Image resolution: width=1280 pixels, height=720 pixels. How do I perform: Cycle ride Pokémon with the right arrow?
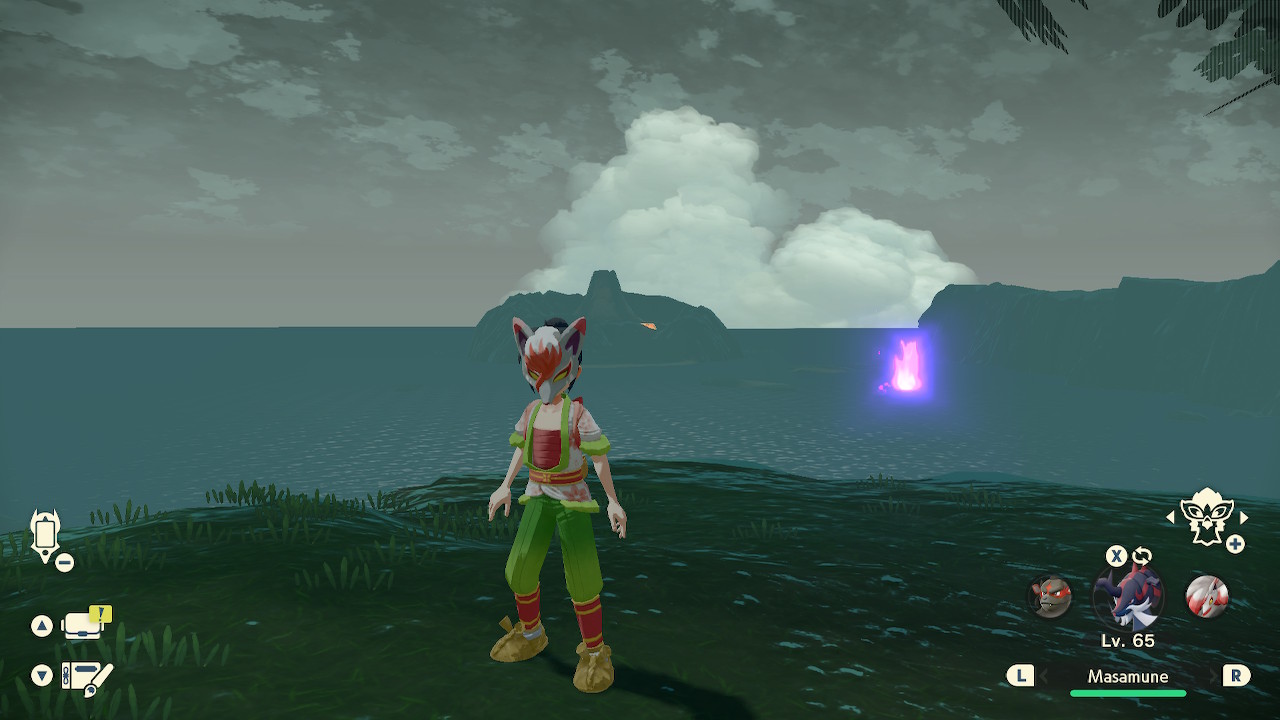click(x=1244, y=518)
